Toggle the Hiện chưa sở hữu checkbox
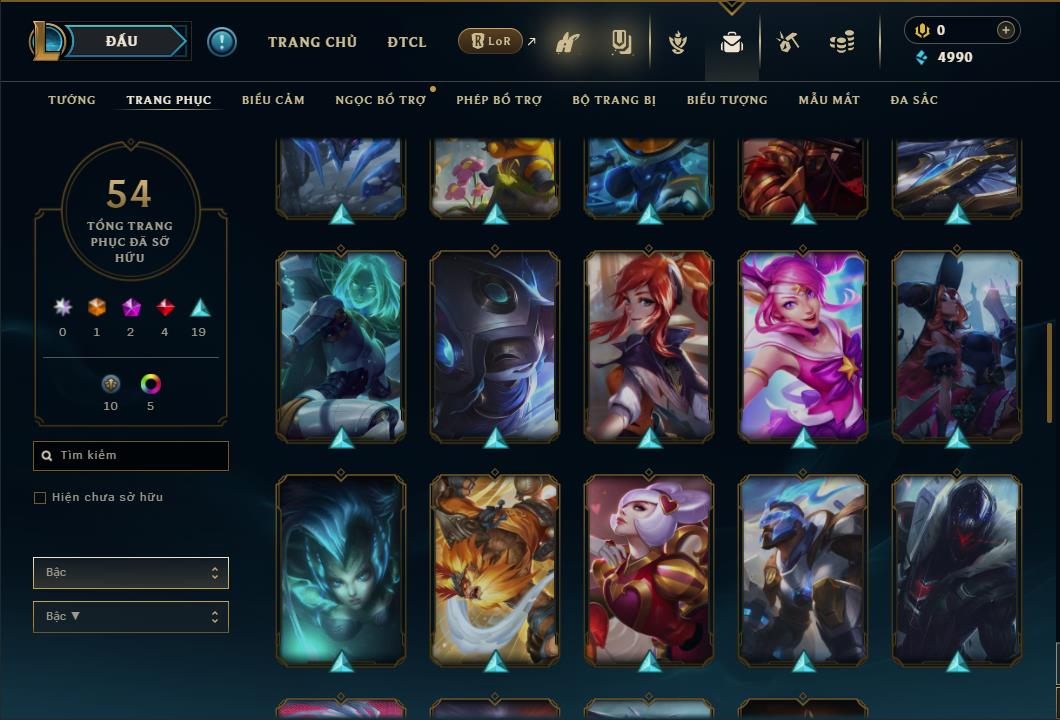 point(40,498)
